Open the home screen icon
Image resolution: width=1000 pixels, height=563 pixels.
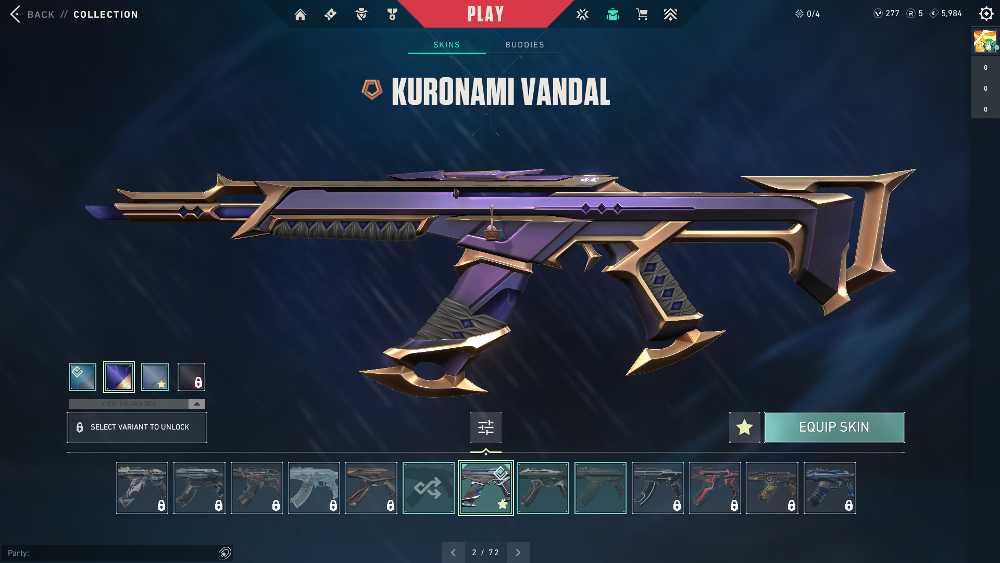(x=300, y=15)
